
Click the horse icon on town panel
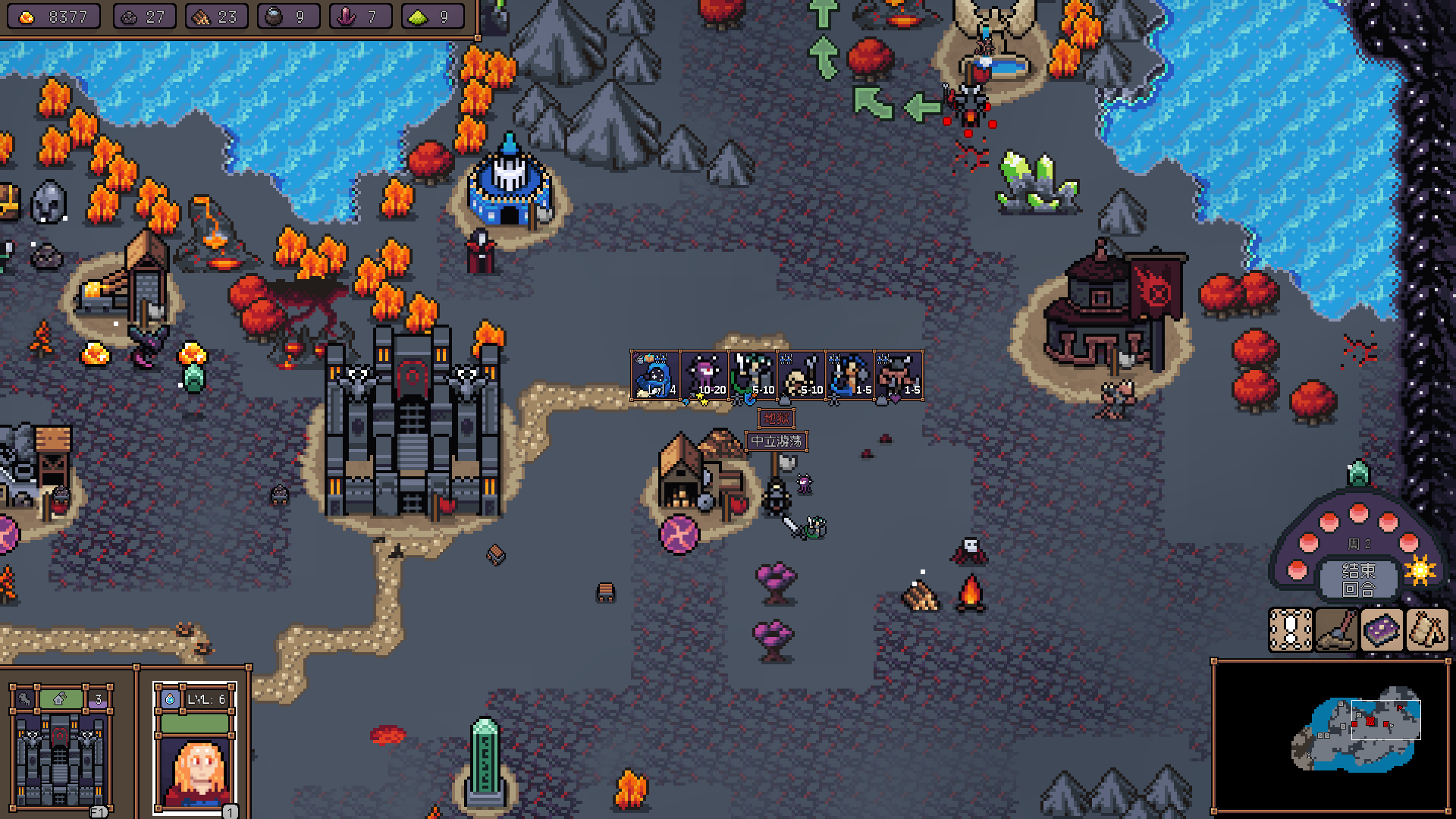coord(24,699)
